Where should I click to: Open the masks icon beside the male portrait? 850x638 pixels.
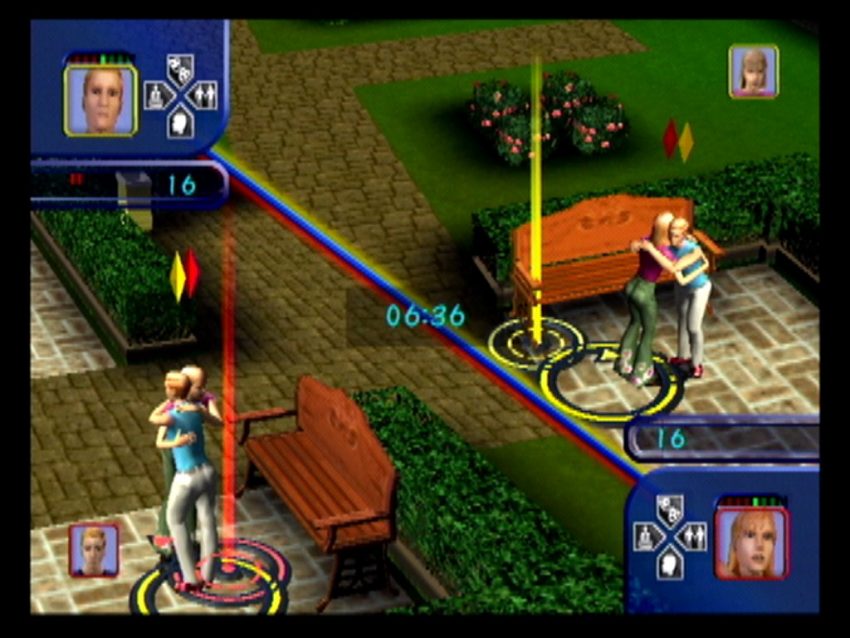coord(181,71)
